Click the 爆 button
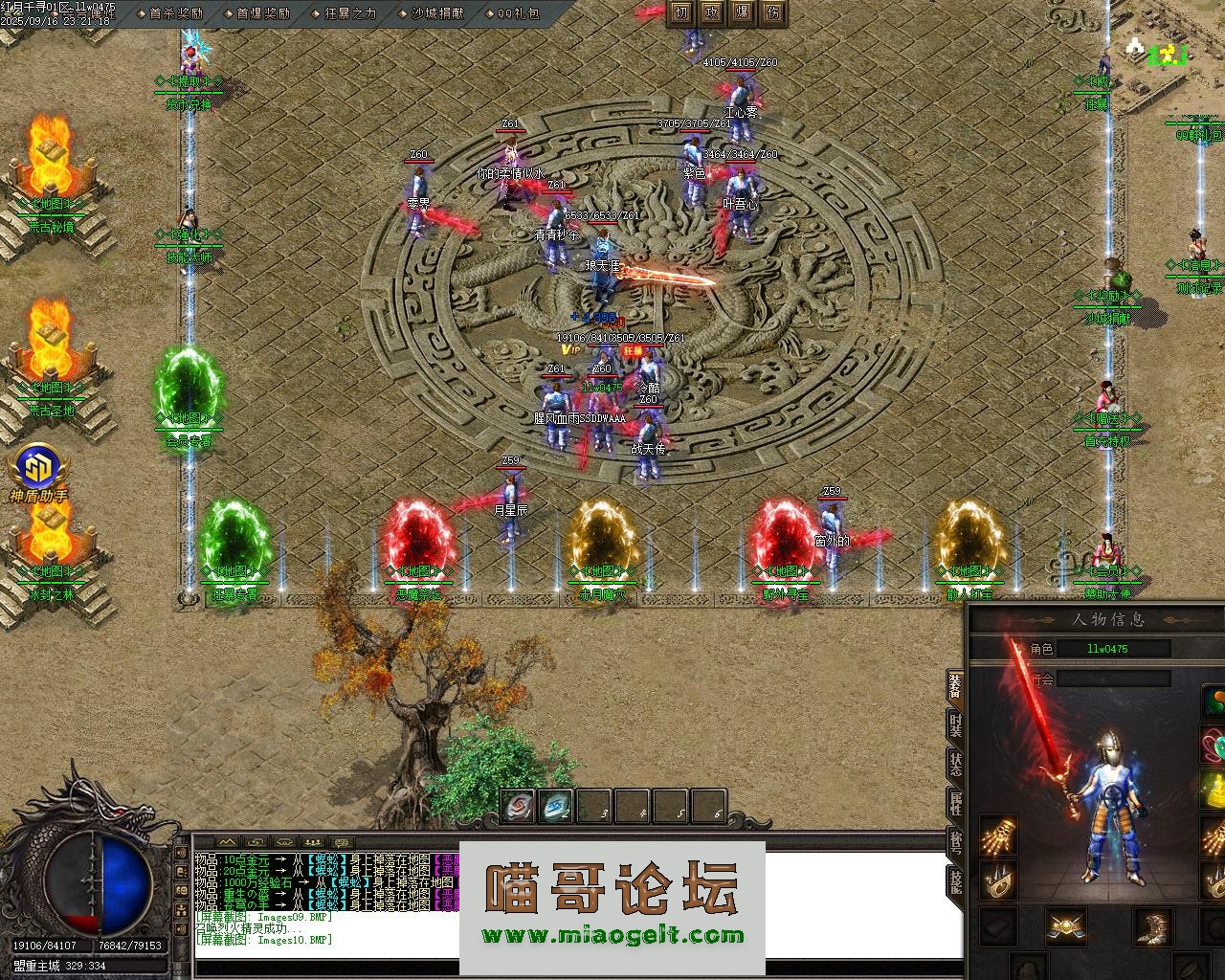Viewport: 1225px width, 980px height. click(x=742, y=12)
